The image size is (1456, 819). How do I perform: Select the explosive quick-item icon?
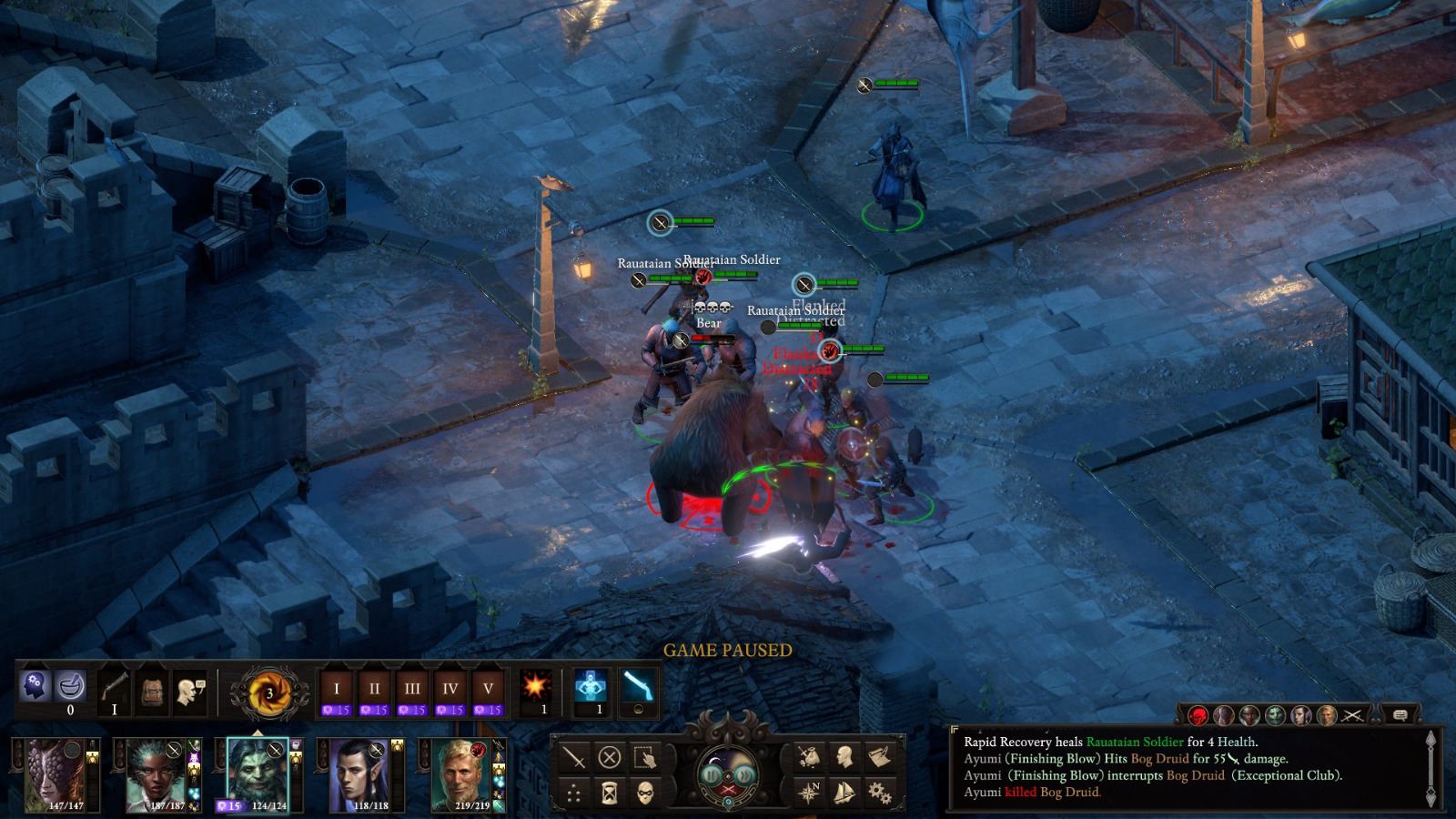[x=535, y=685]
